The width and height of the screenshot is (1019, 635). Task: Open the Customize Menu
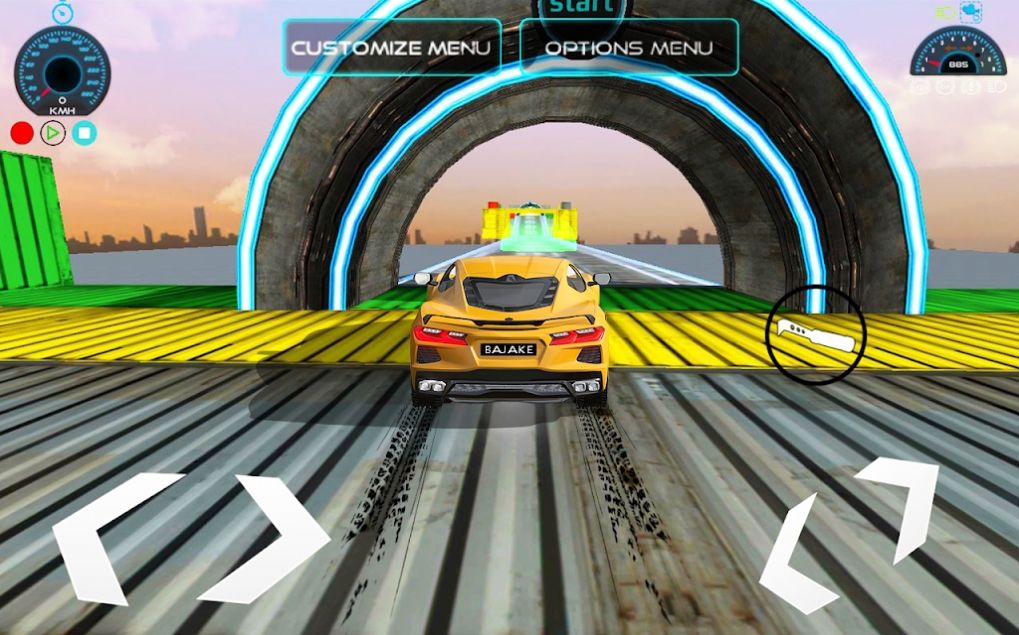[391, 47]
